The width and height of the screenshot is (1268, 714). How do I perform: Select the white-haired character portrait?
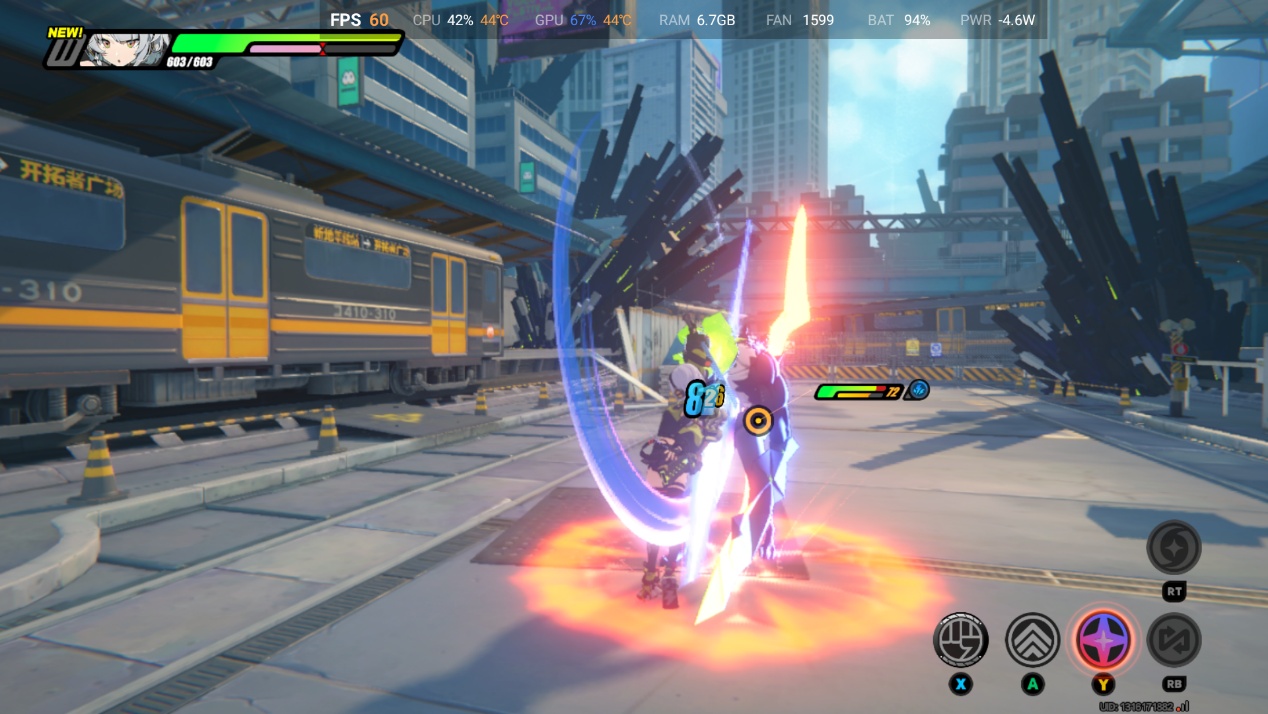pyautogui.click(x=124, y=48)
